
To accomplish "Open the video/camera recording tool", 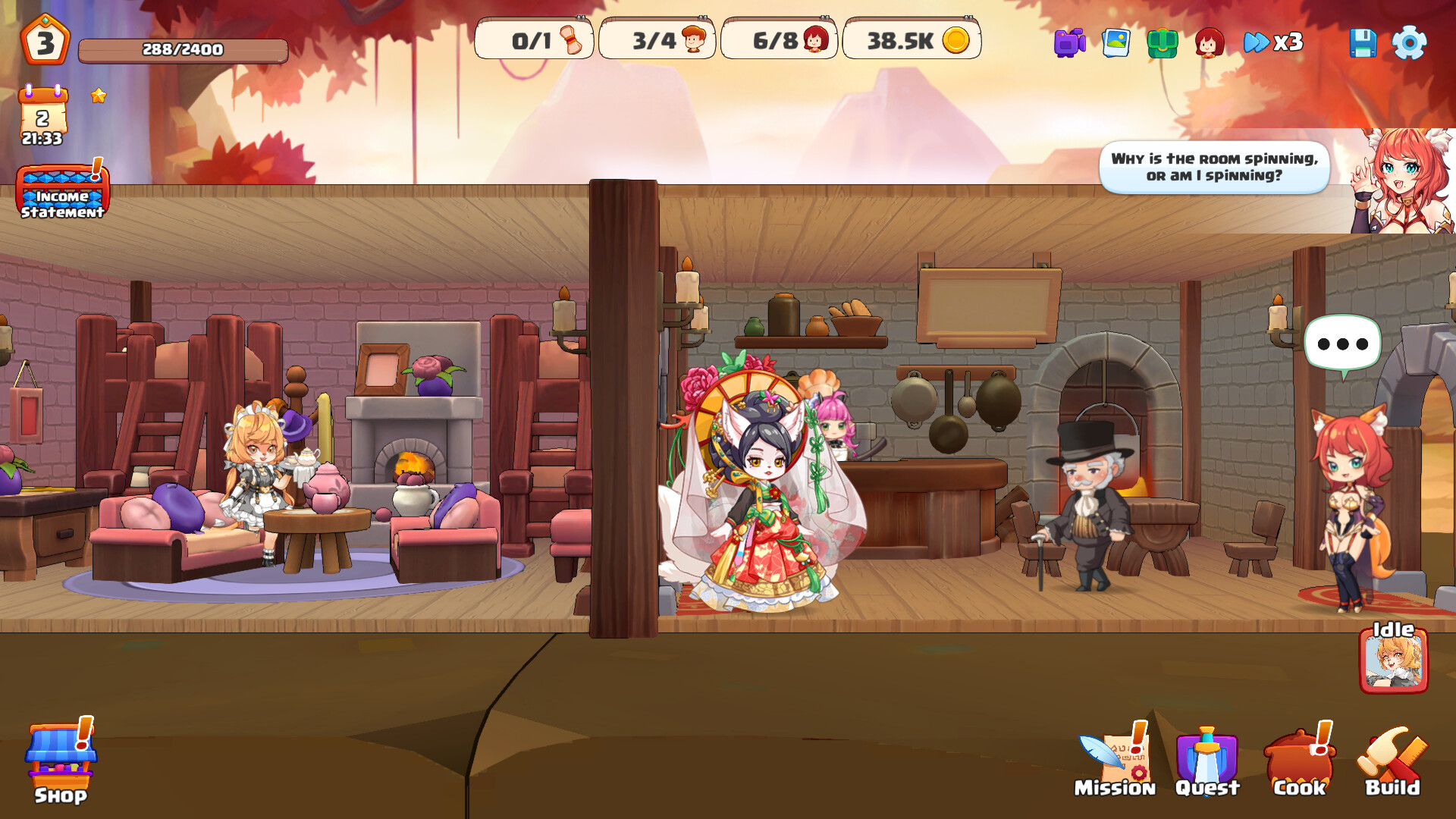I will coord(1068,44).
